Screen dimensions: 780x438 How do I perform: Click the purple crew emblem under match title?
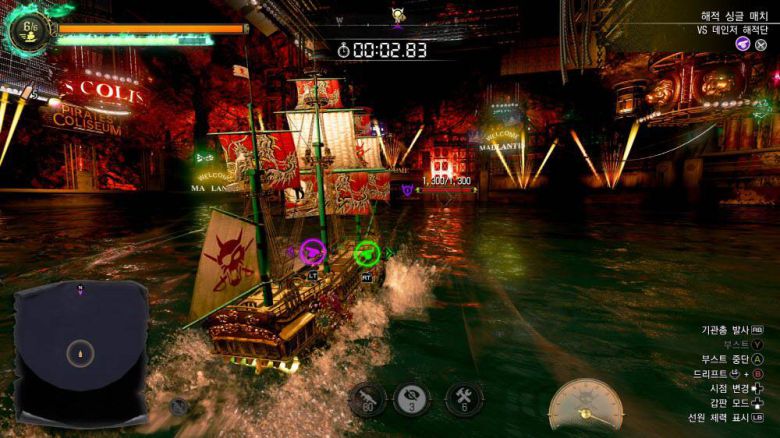(743, 44)
